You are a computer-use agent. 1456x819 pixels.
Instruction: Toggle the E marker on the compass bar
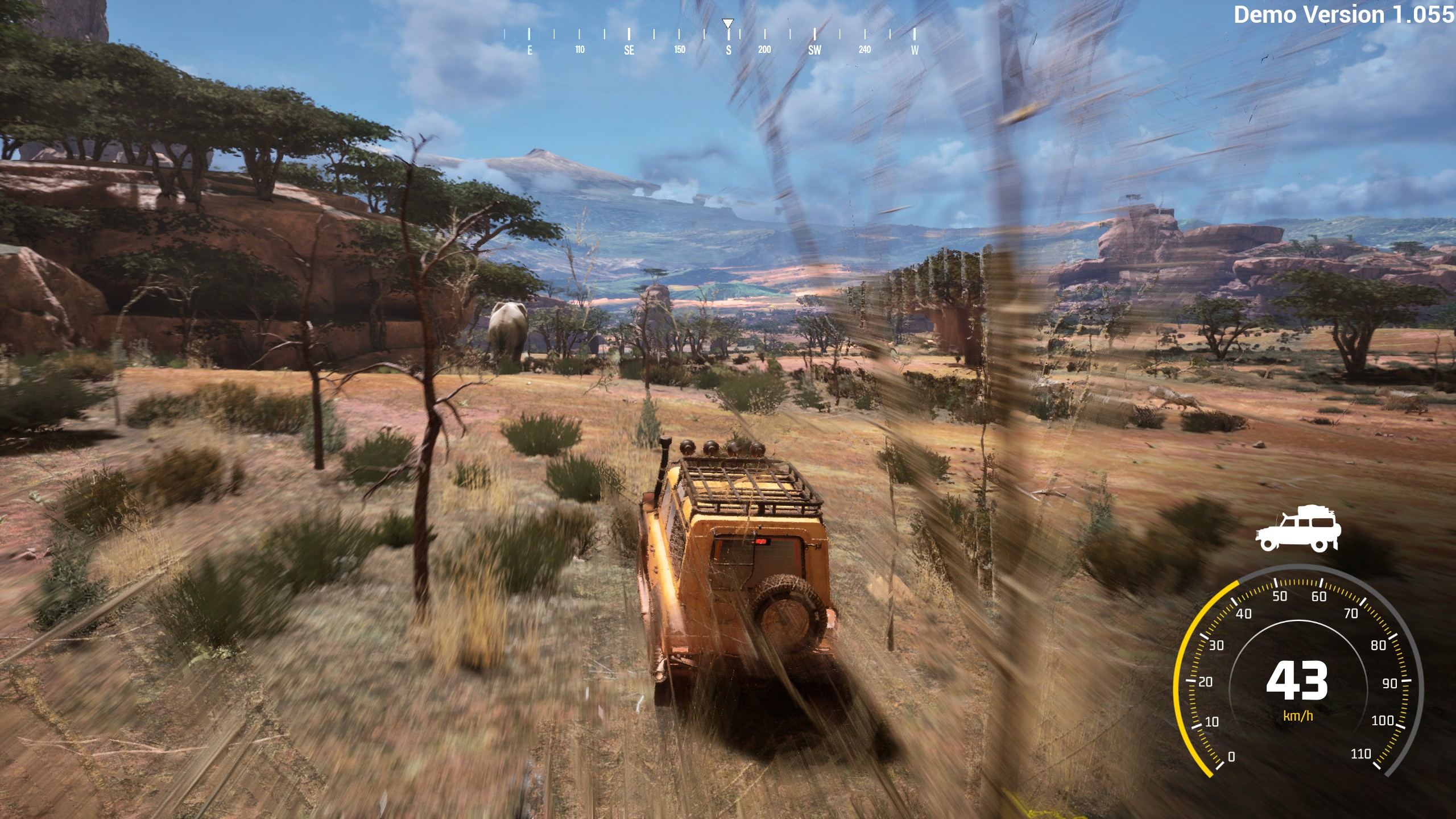pos(529,50)
